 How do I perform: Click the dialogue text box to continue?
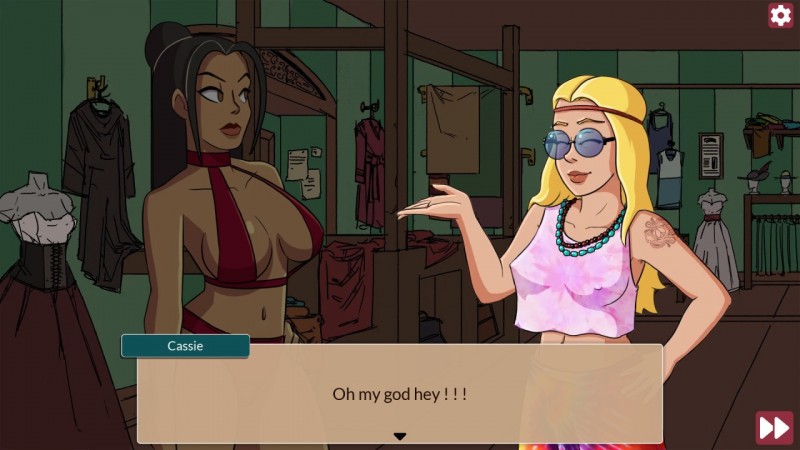click(x=400, y=394)
